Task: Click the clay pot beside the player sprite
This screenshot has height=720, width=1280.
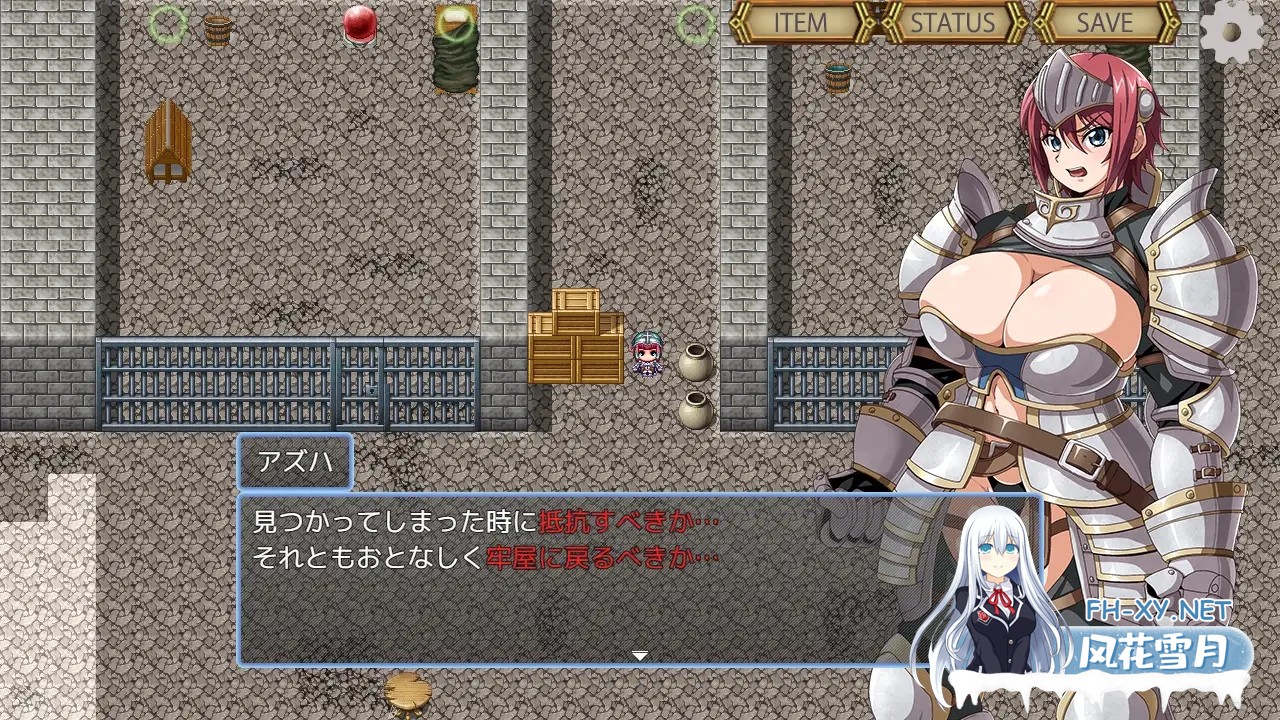Action: [694, 359]
